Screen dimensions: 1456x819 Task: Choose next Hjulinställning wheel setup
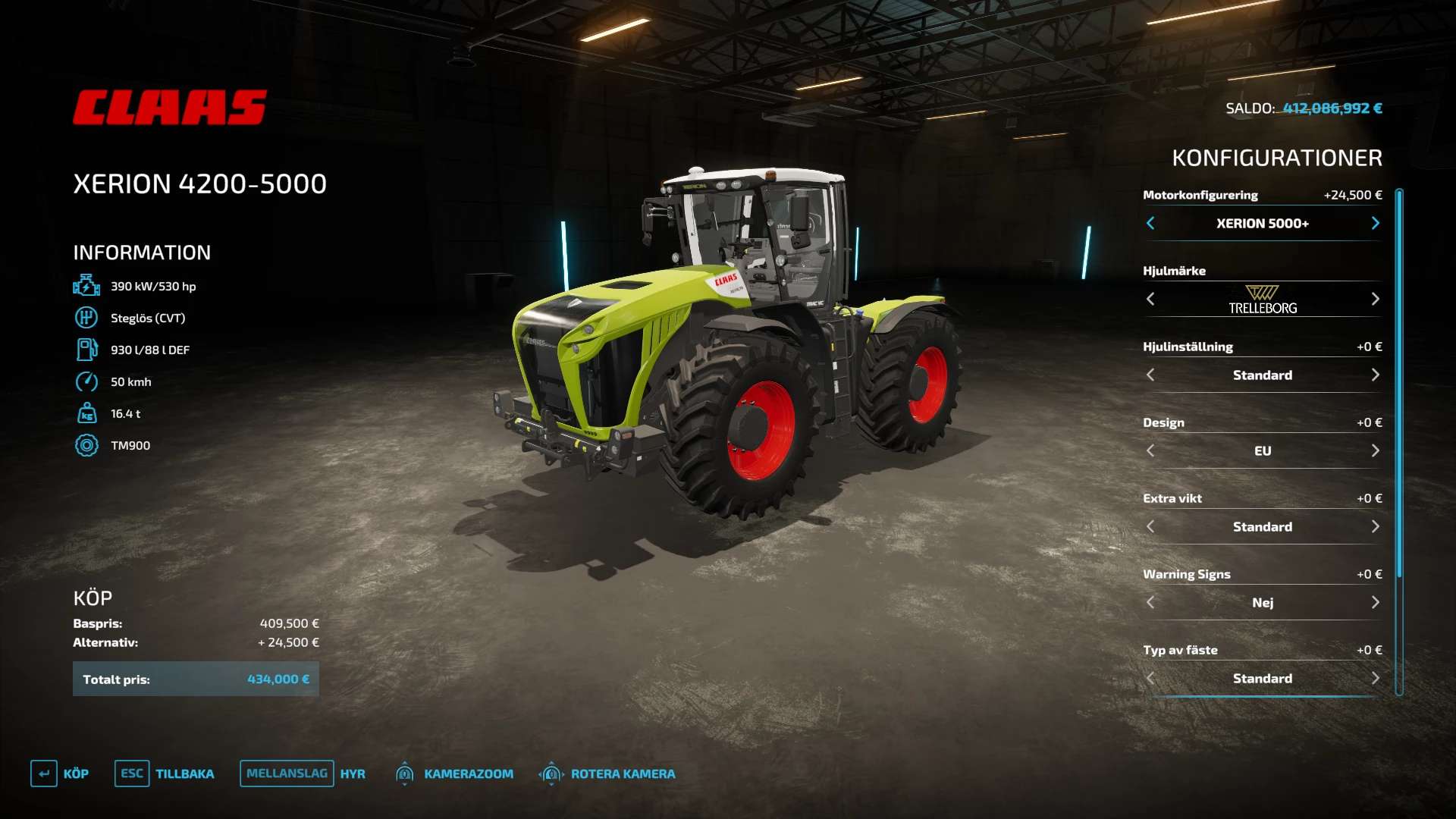pos(1375,375)
